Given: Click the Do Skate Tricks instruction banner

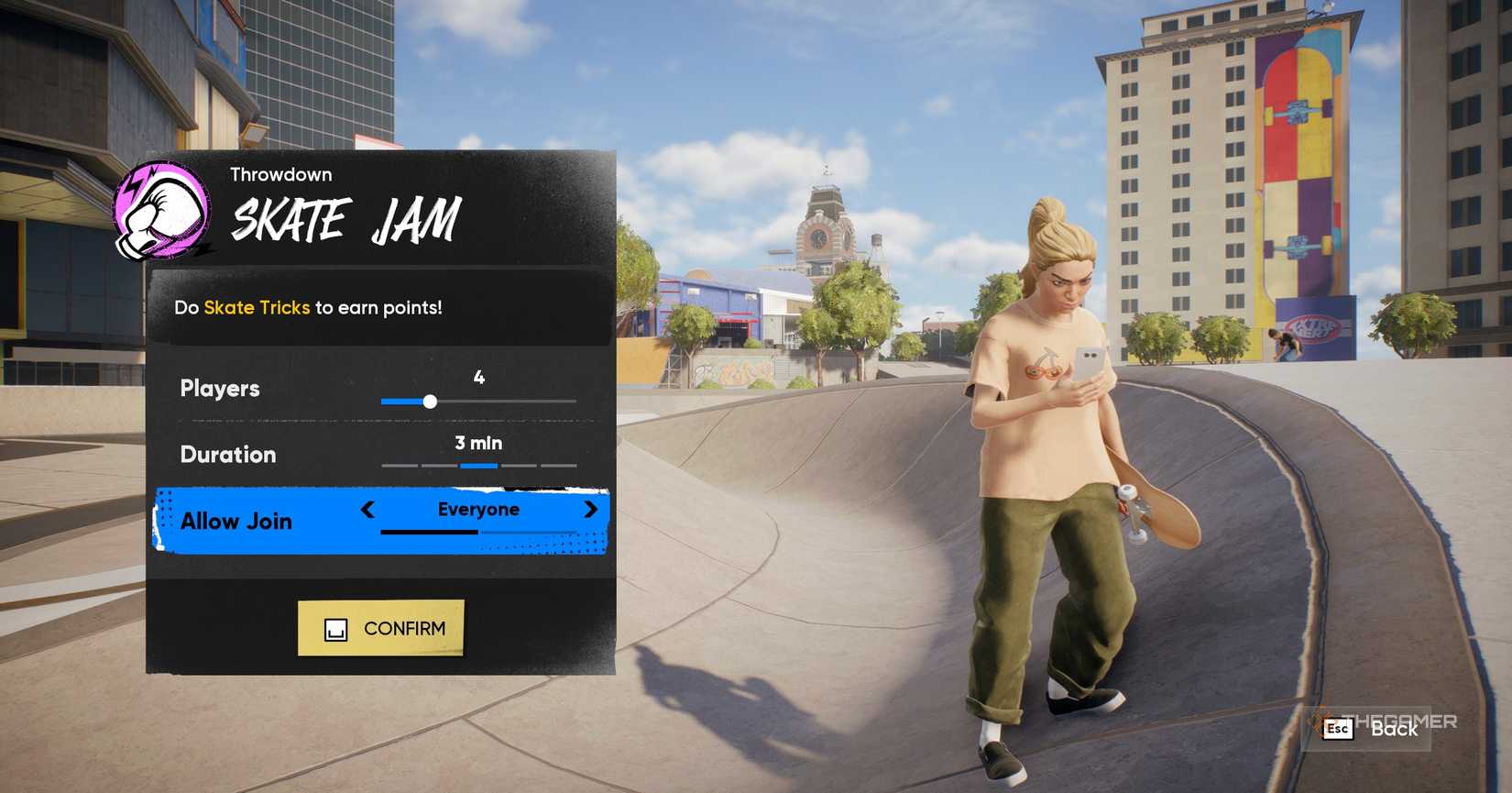Looking at the screenshot, I should pos(383,307).
